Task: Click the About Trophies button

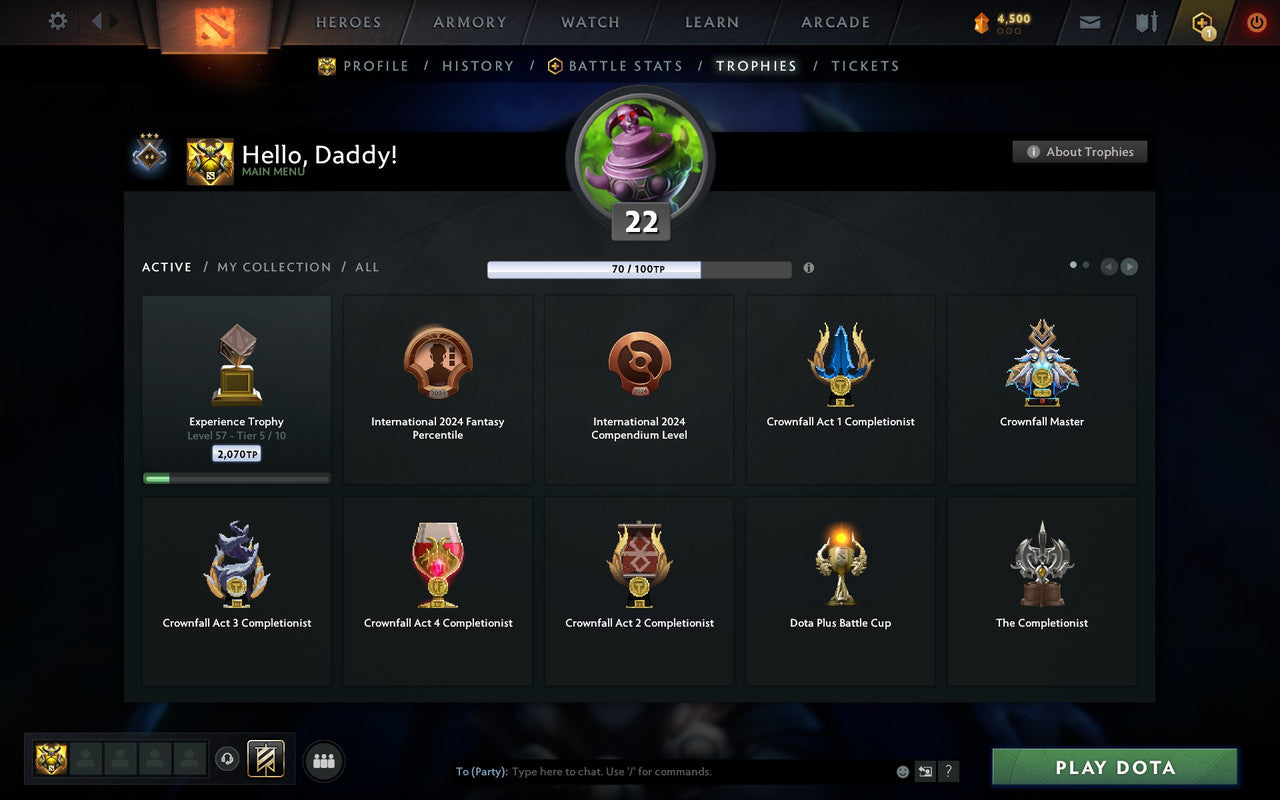Action: (1080, 151)
